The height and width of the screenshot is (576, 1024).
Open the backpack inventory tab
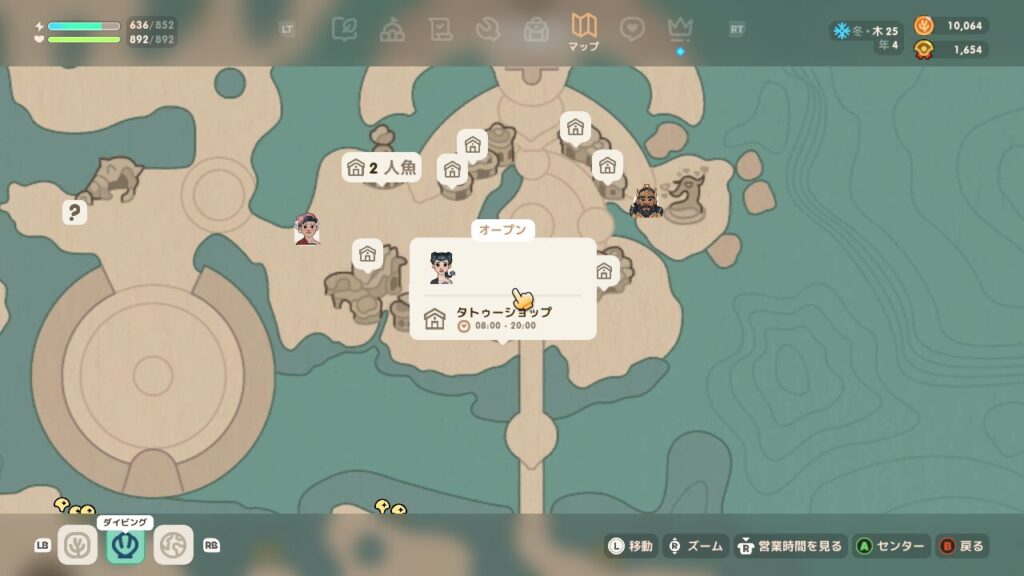click(x=536, y=29)
